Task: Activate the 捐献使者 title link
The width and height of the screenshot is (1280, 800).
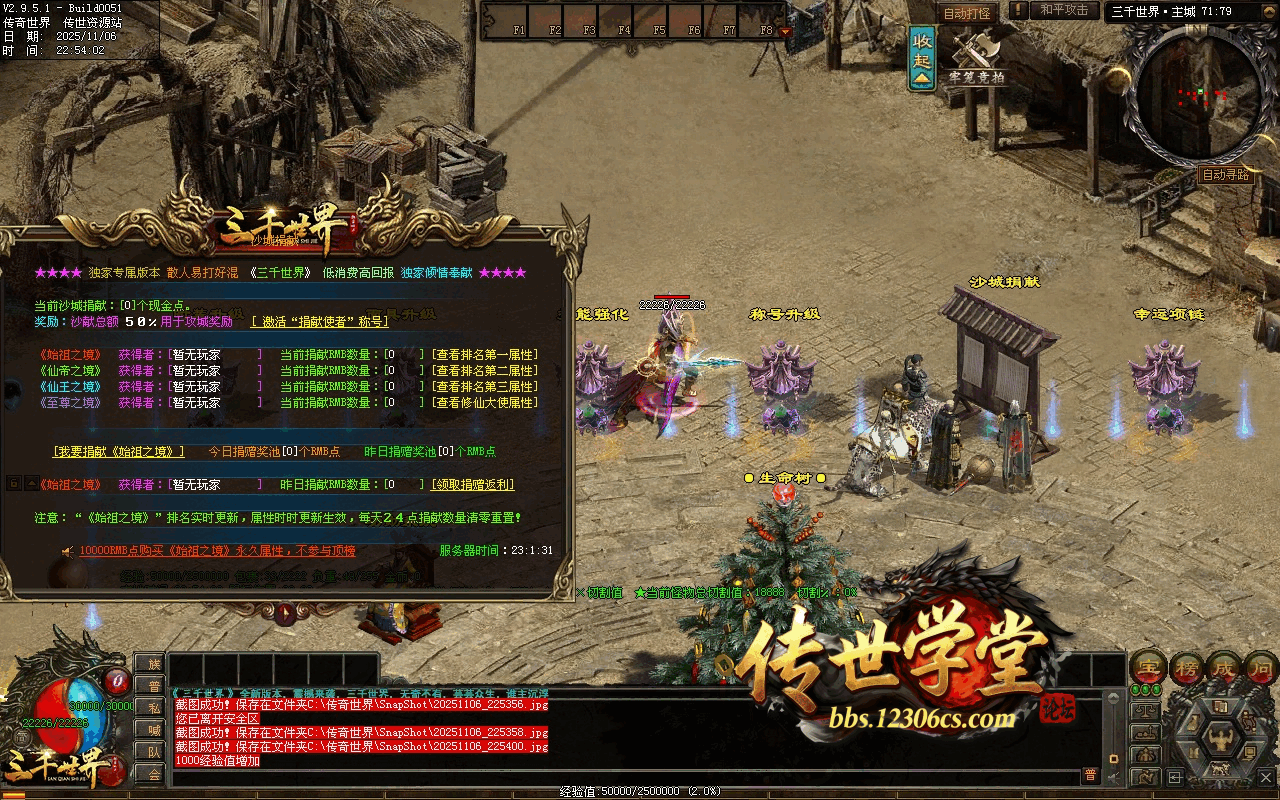Action: coord(320,322)
